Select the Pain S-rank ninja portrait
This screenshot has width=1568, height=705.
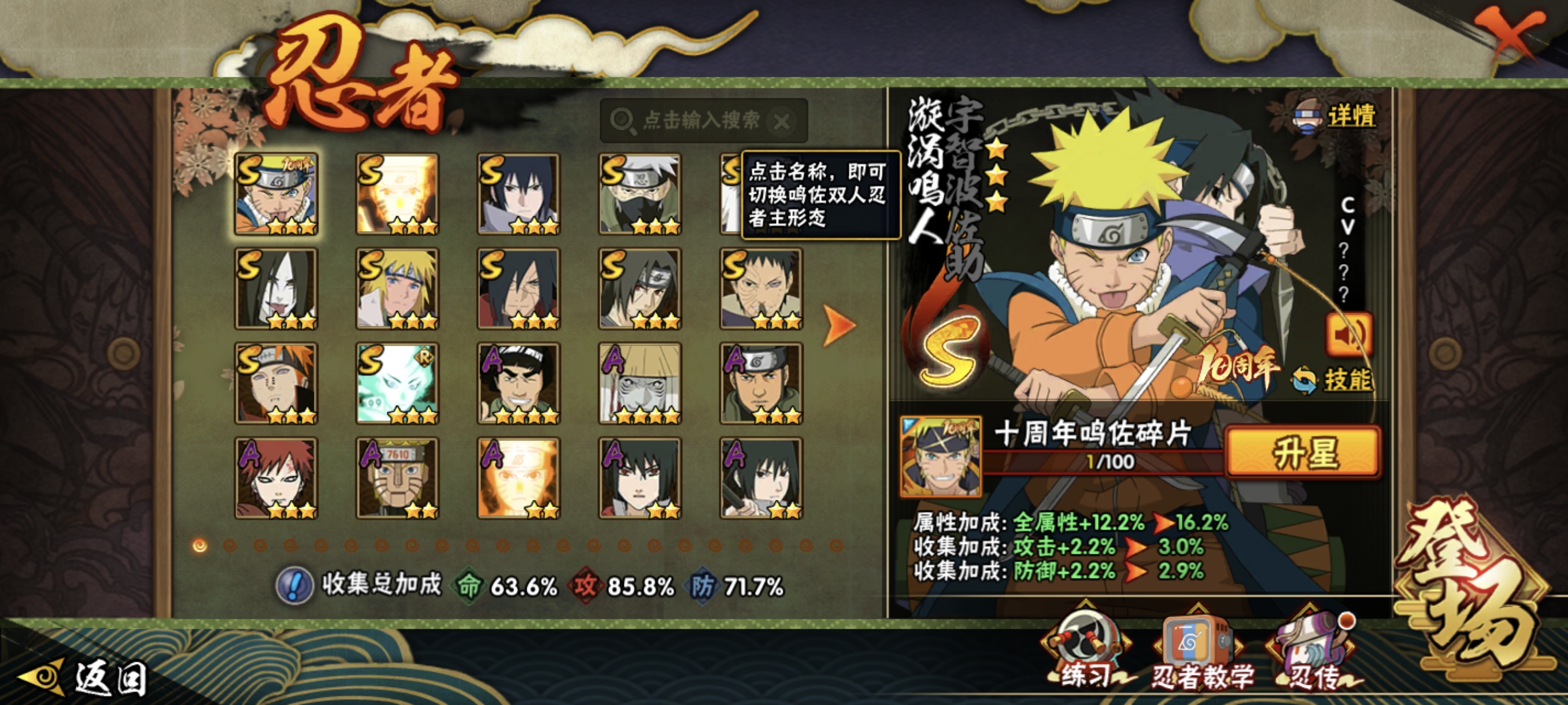click(276, 383)
